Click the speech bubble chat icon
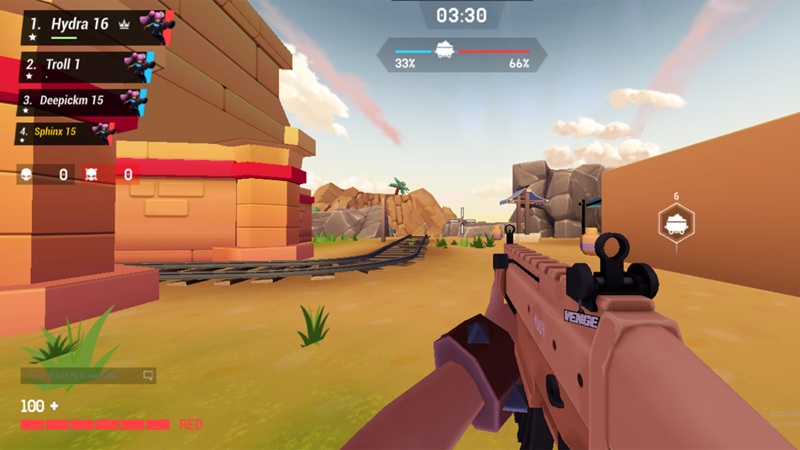Image resolution: width=800 pixels, height=450 pixels. (148, 376)
